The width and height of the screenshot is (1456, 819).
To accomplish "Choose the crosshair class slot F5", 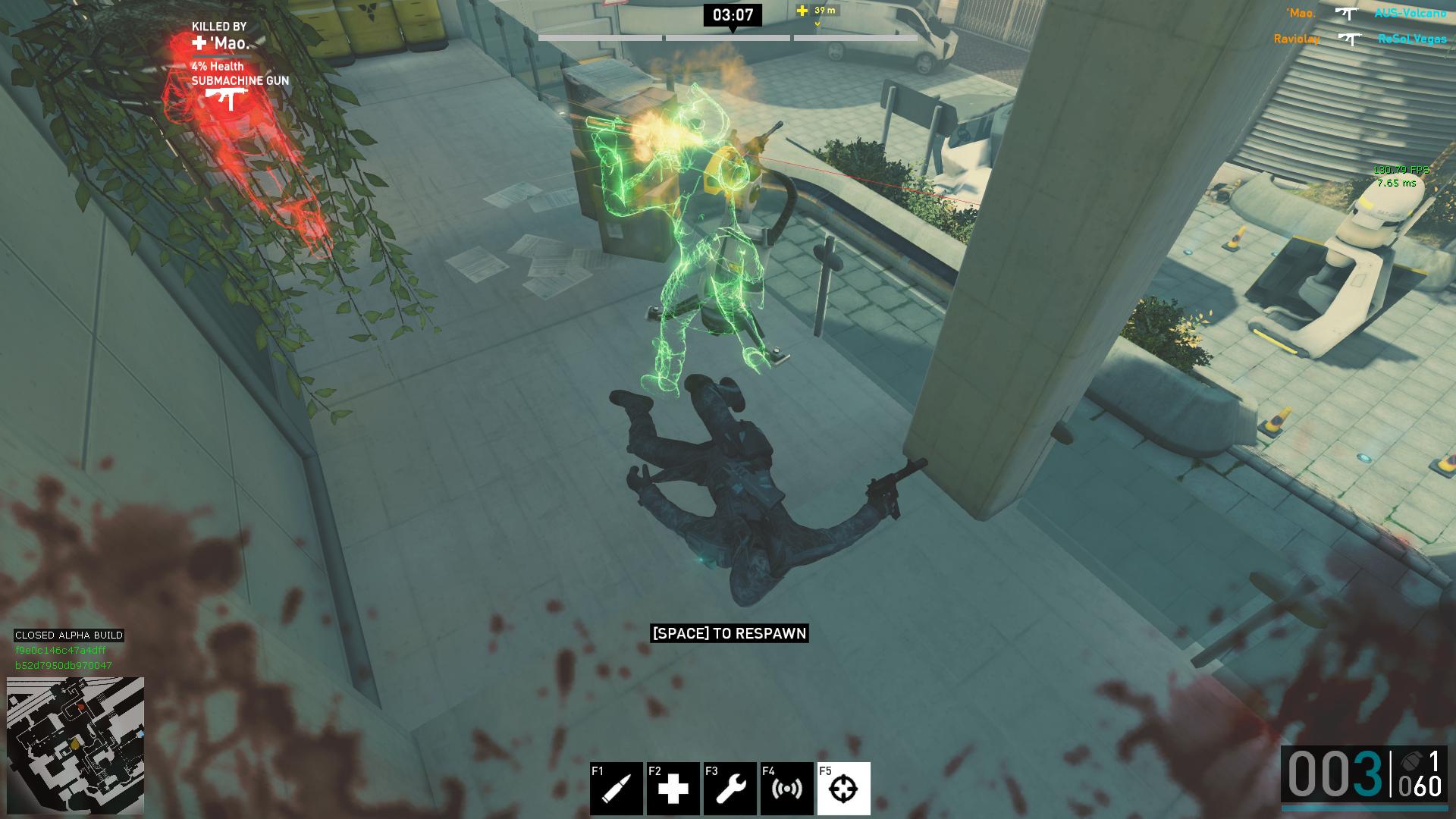I will pyautogui.click(x=843, y=789).
